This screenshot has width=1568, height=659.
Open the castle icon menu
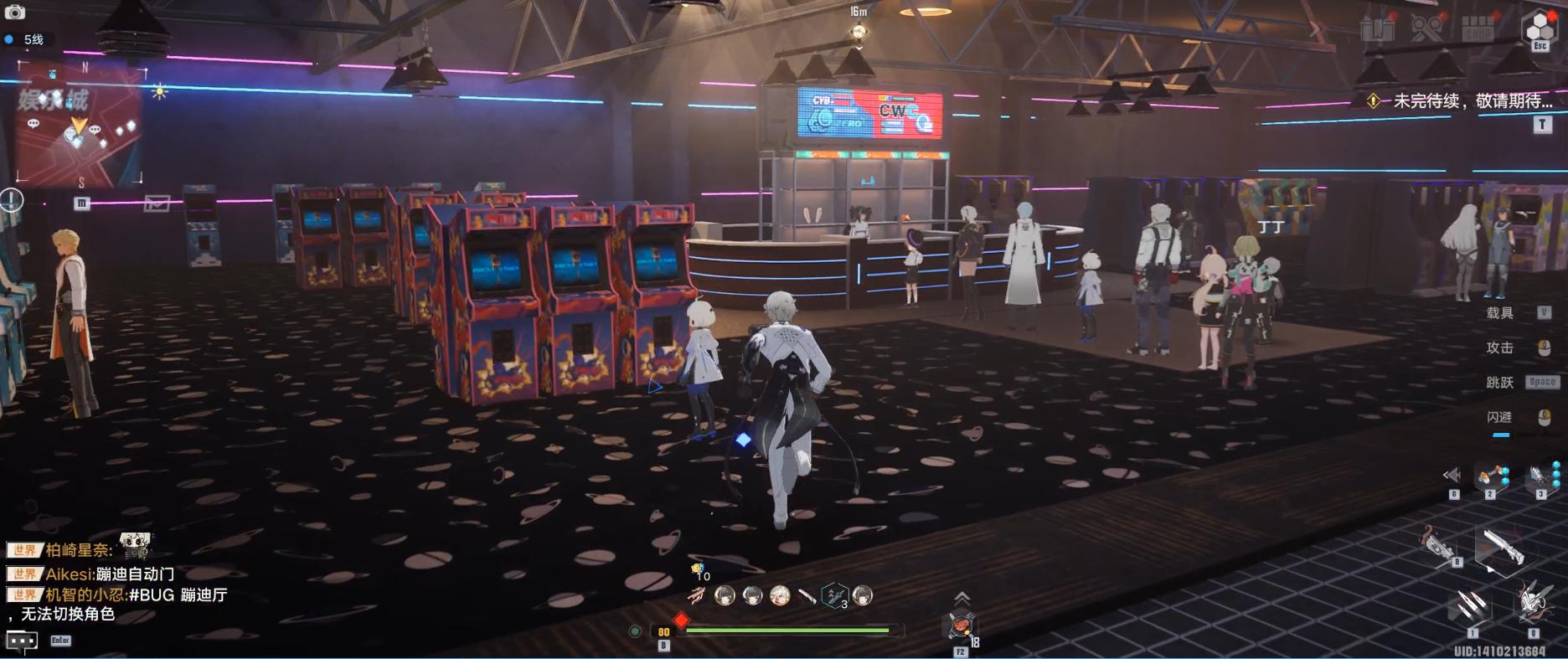click(x=1378, y=29)
